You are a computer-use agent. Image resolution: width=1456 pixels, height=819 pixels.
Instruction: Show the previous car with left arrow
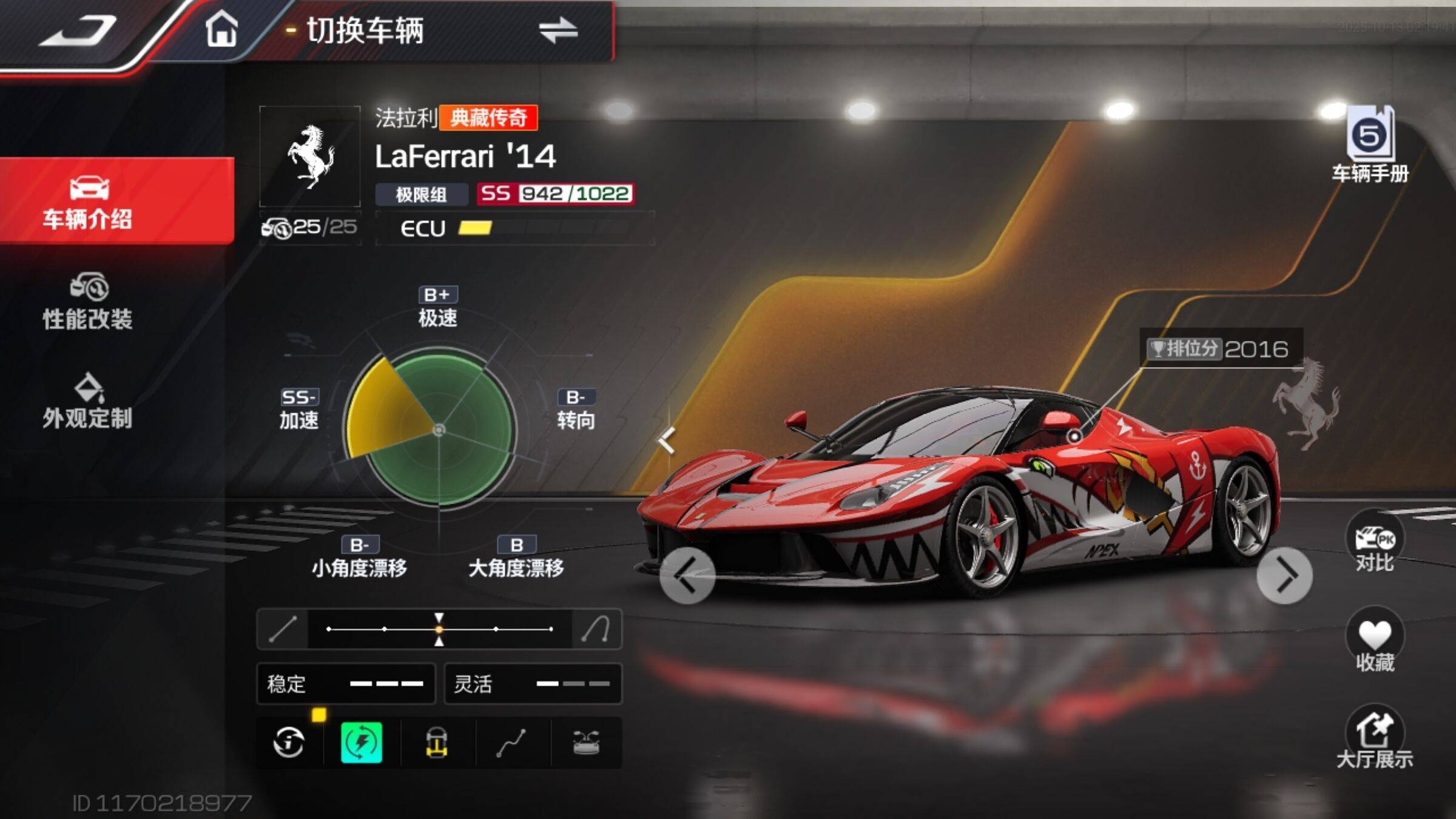click(x=687, y=576)
